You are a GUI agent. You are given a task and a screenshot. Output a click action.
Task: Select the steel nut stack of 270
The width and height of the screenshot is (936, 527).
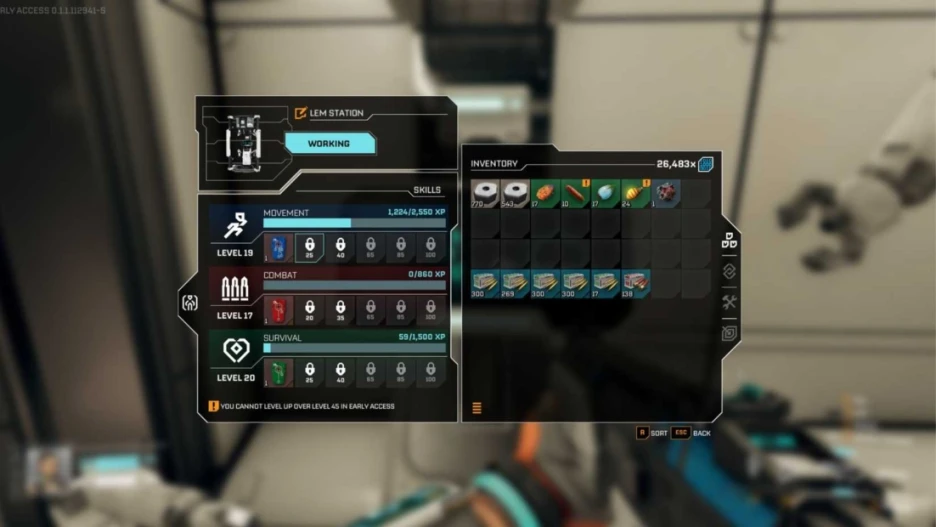click(485, 193)
